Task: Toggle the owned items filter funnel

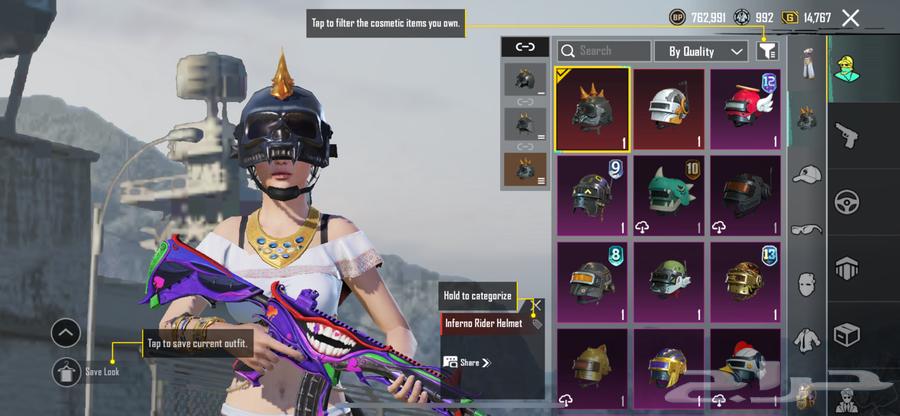Action: pyautogui.click(x=767, y=50)
